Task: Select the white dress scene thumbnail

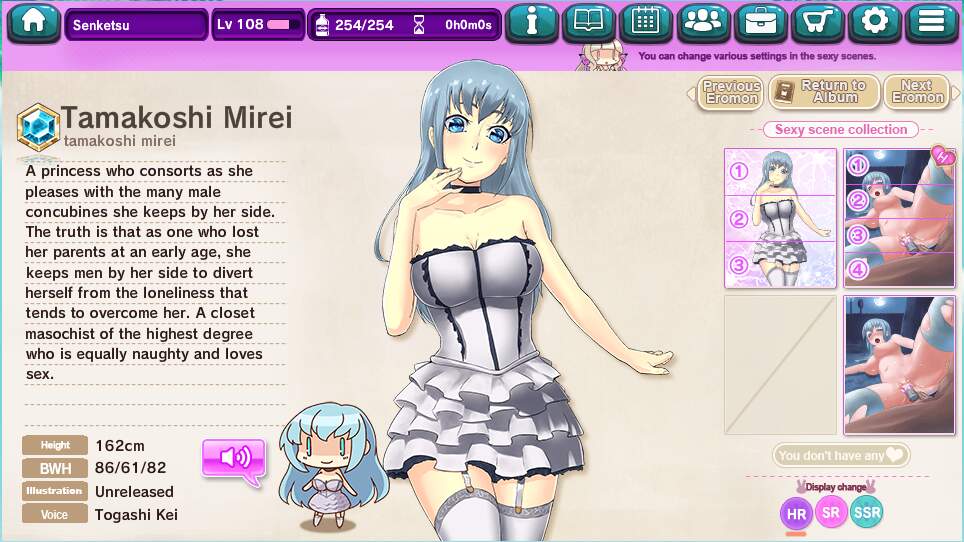Action: 780,218
